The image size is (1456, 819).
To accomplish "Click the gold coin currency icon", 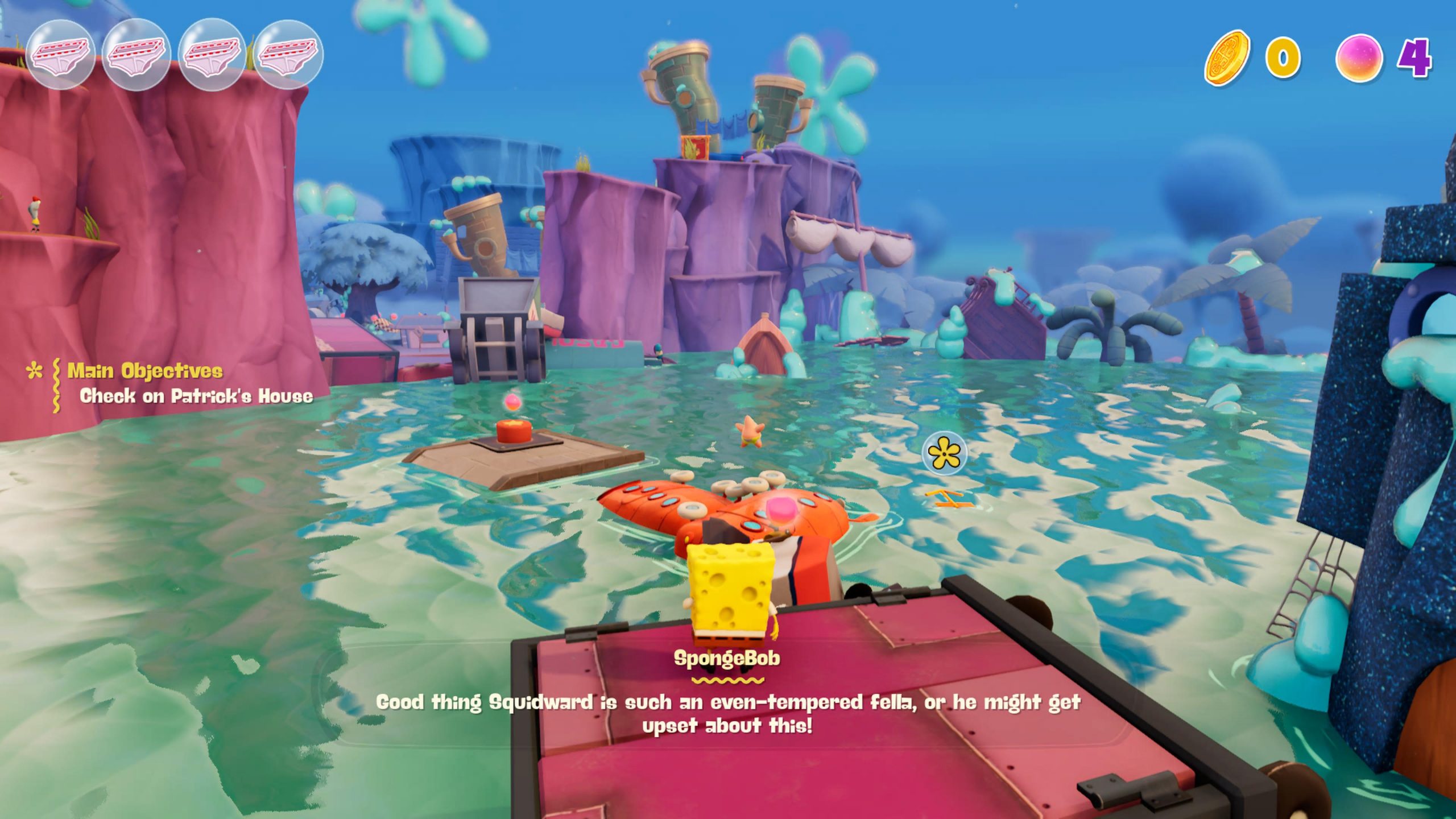I will (1227, 59).
